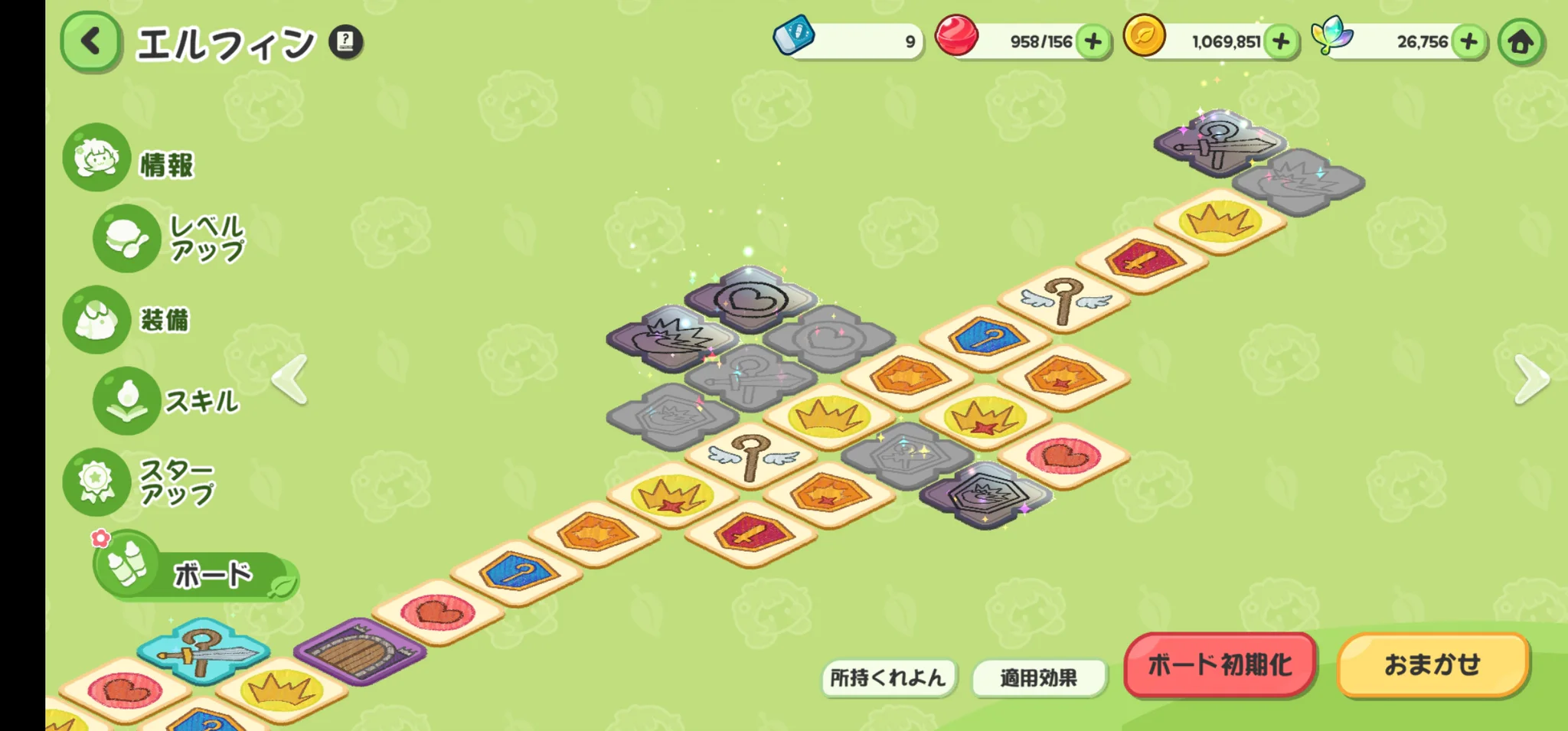
Task: Select the ボード board tab
Action: [x=195, y=573]
